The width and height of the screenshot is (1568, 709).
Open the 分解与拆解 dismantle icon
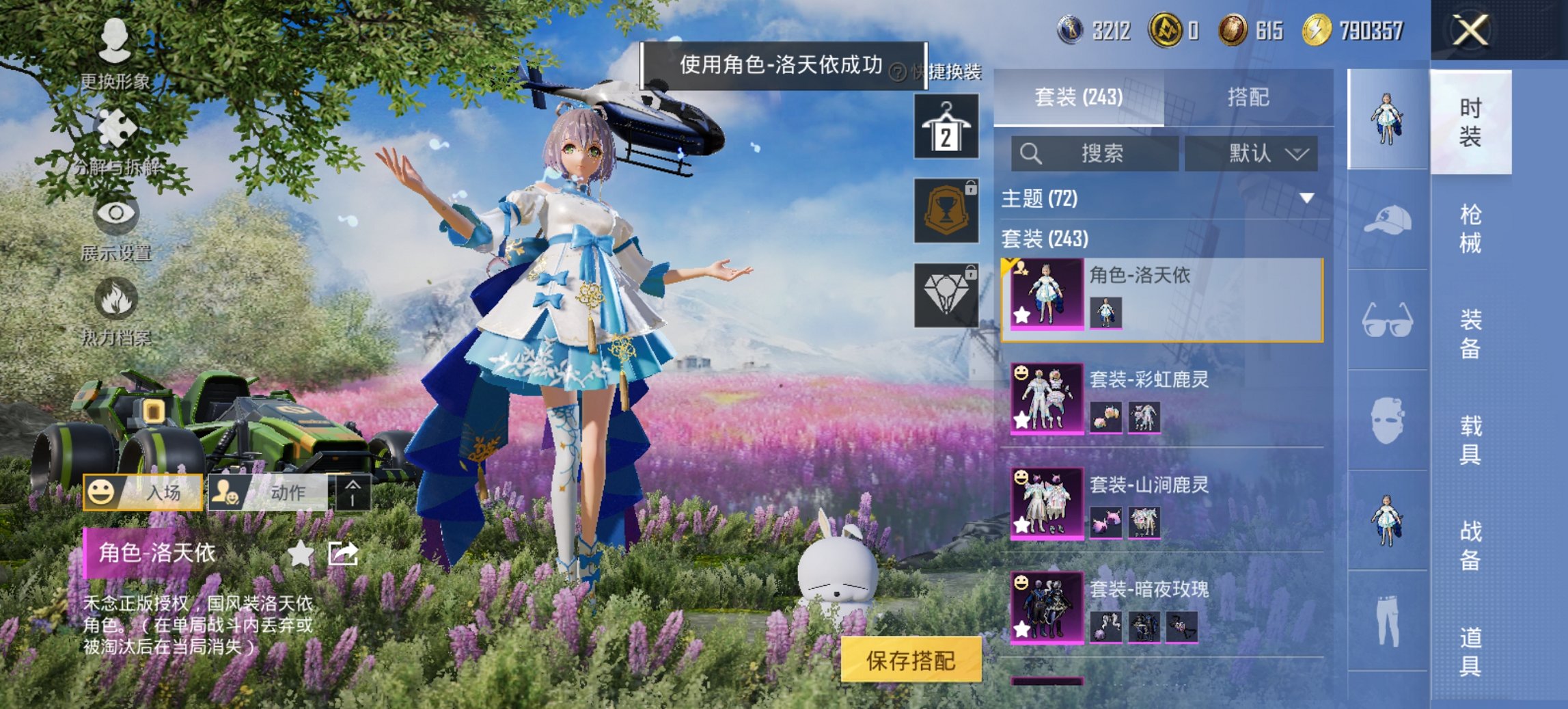coord(118,126)
